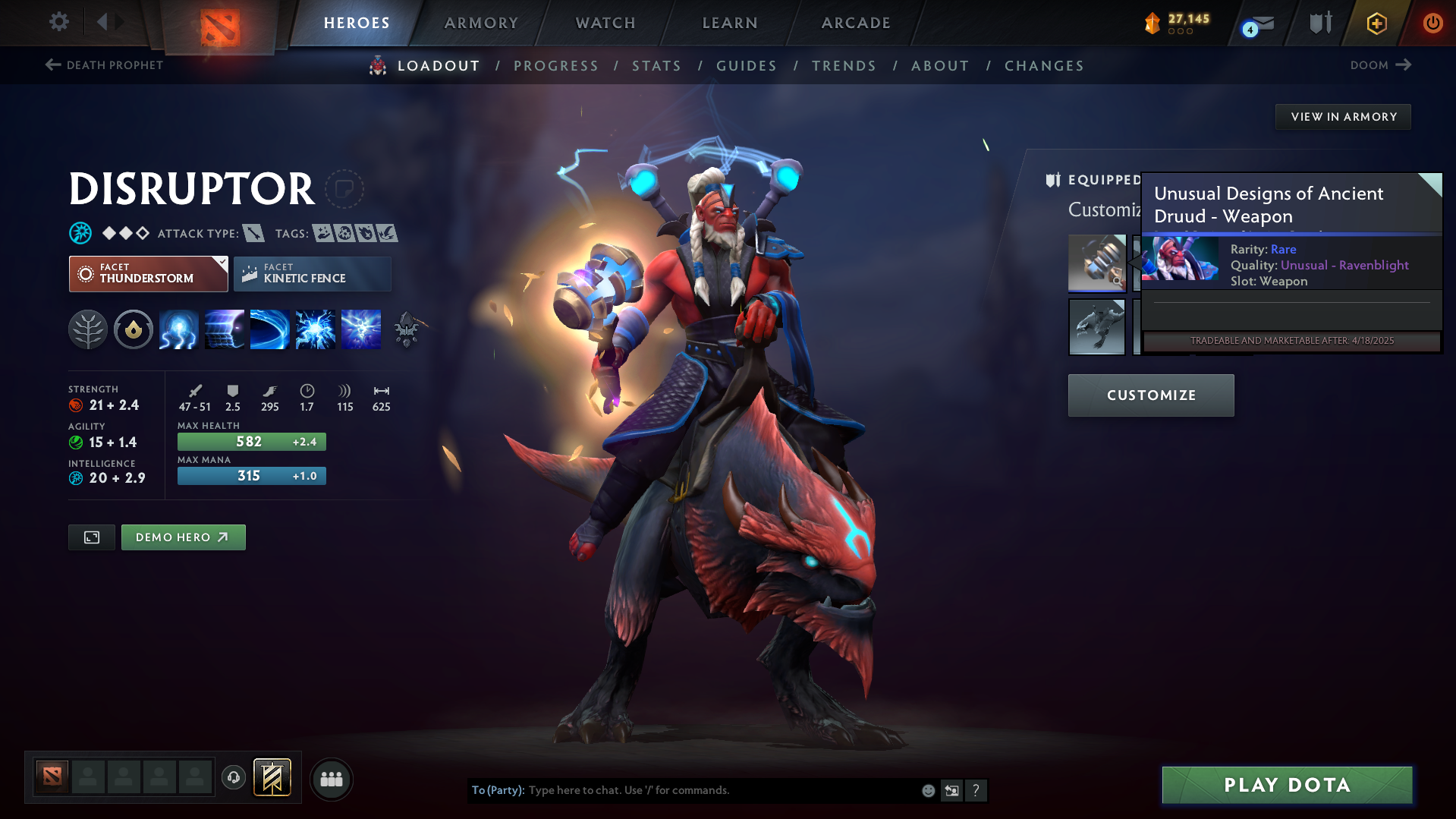Screen dimensions: 1456x819
Task: Open the talent tree icon
Action: [x=88, y=330]
